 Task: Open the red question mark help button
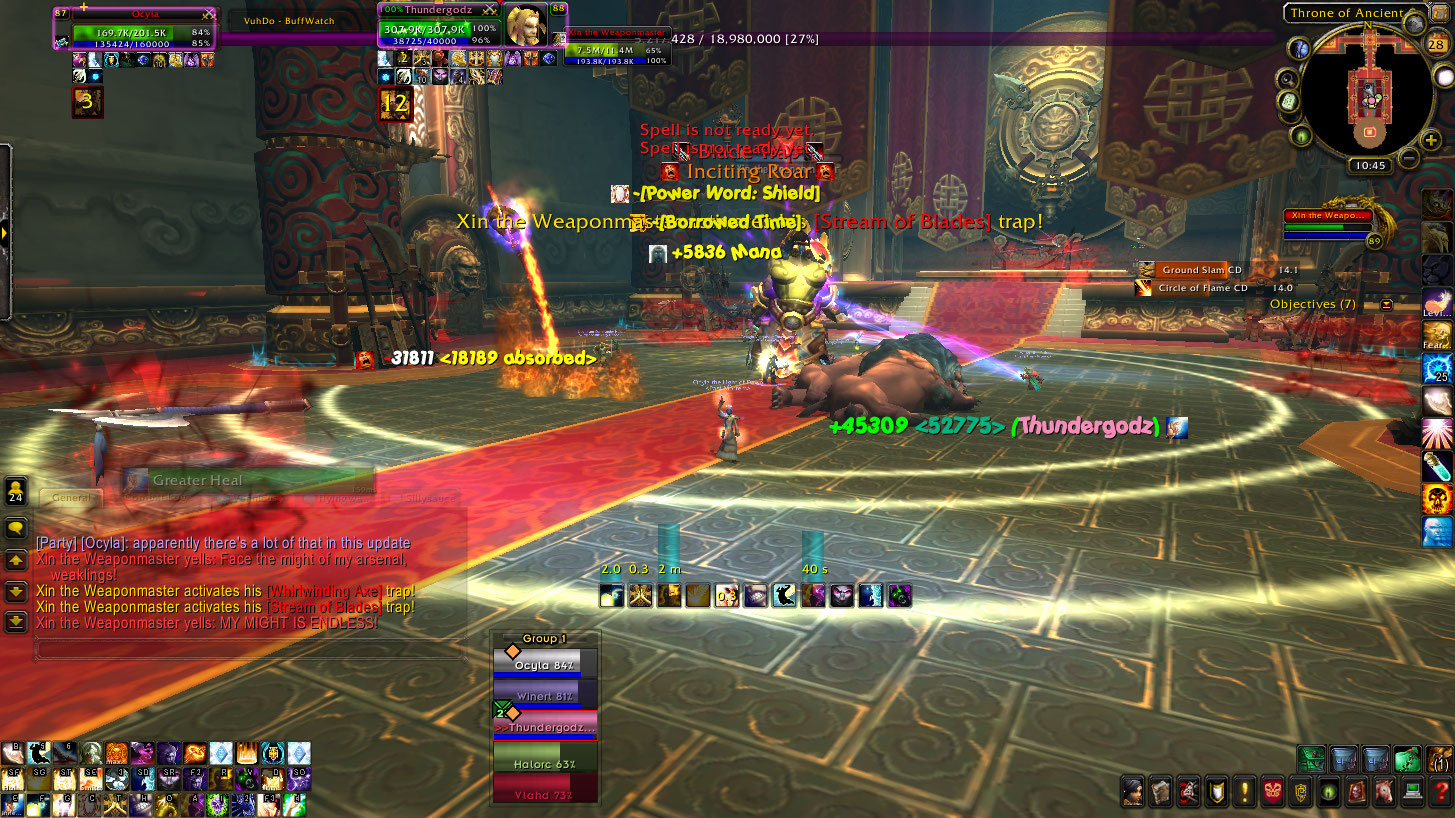(x=1441, y=791)
